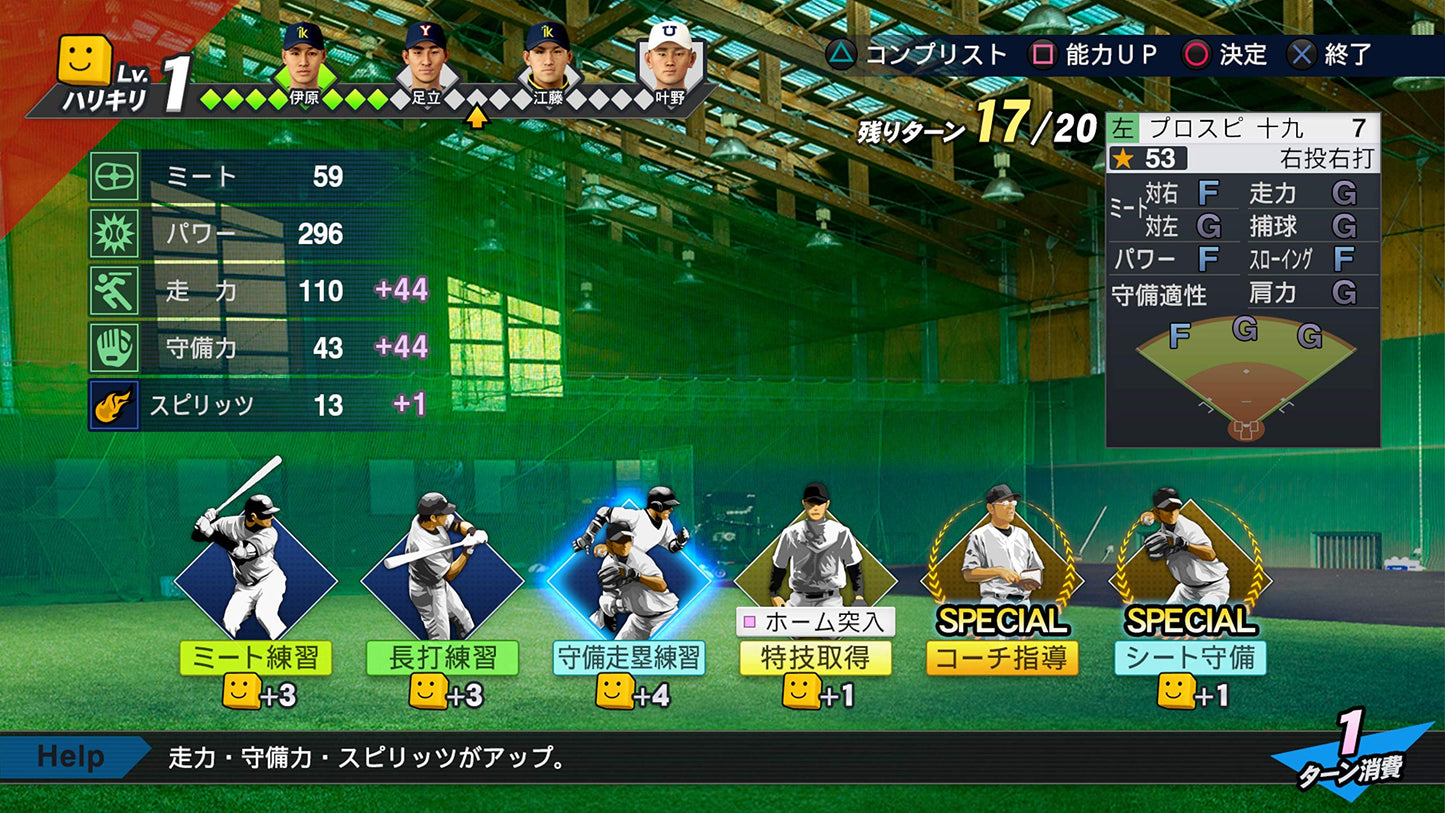Open player 叶野's details
This screenshot has width=1445, height=813.
[x=669, y=55]
